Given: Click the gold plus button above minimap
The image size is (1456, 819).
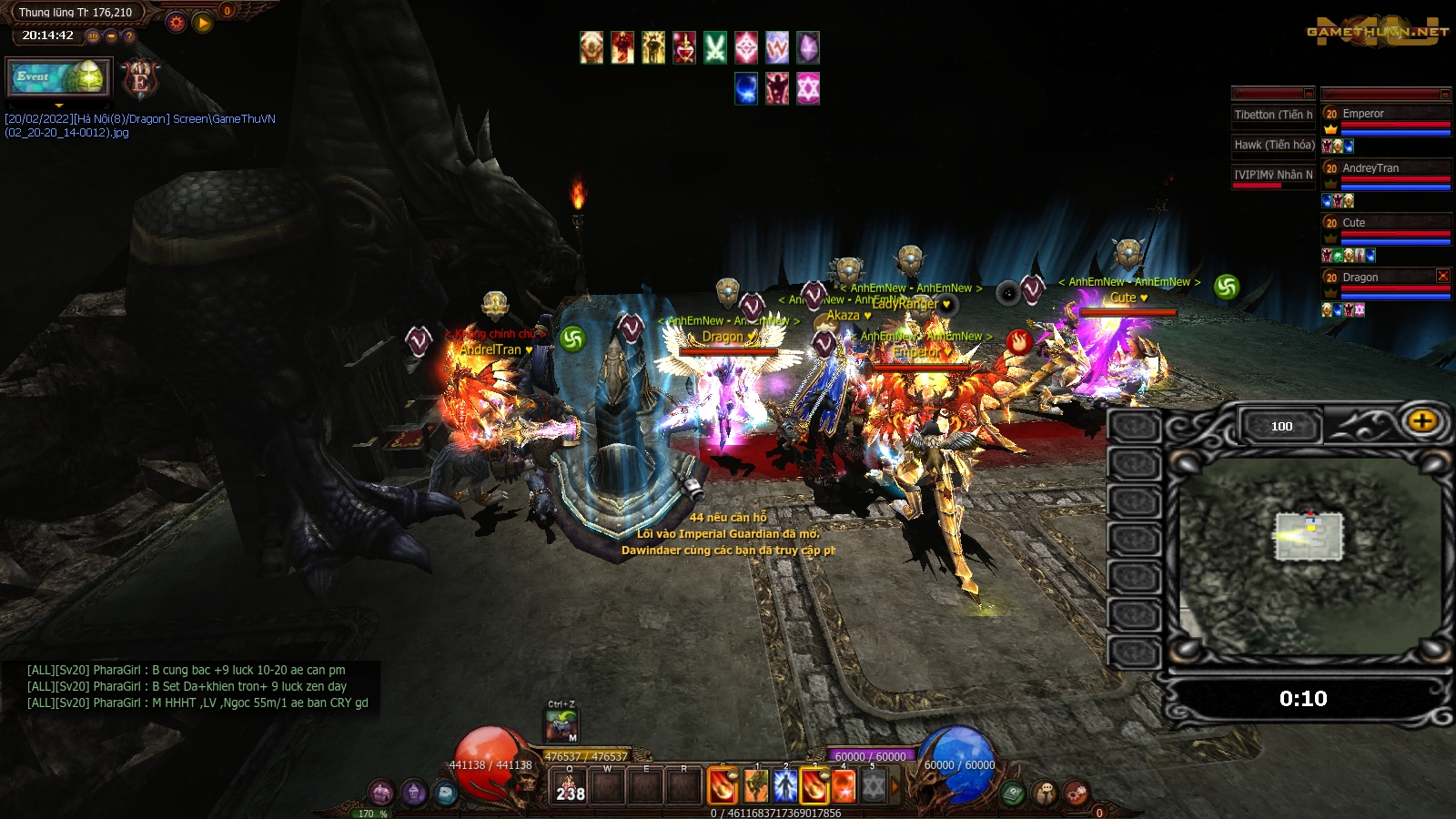Looking at the screenshot, I should tap(1422, 421).
